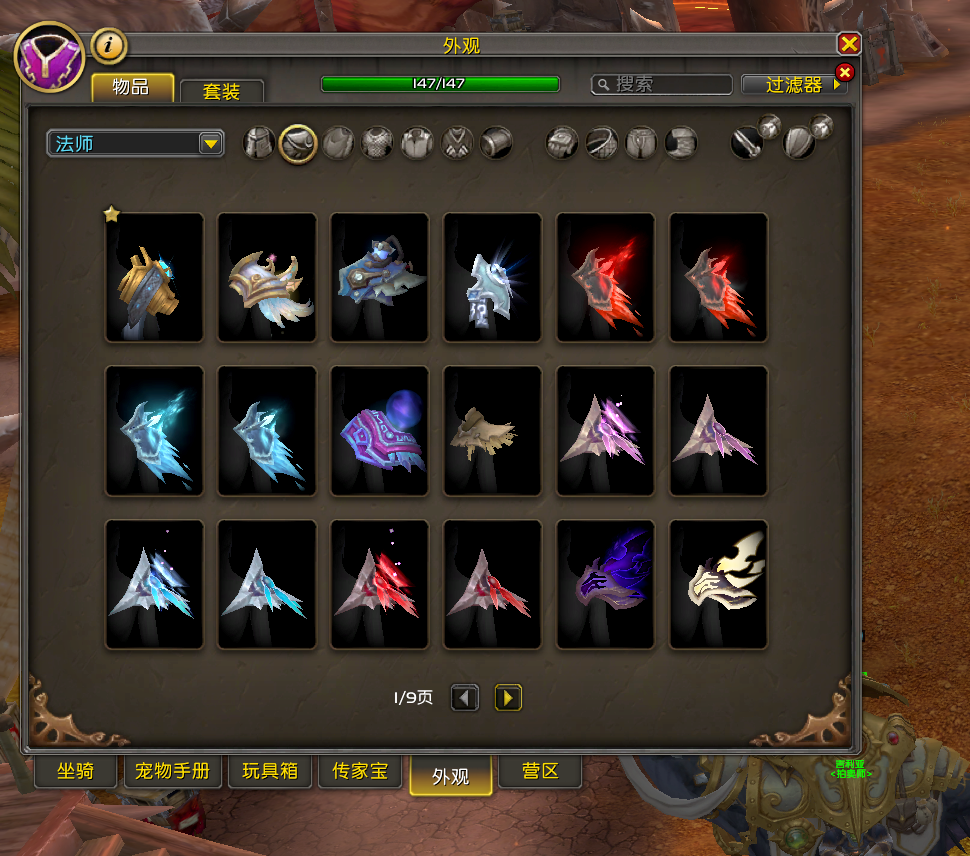Choose the purple orb shoulder appearance
The height and width of the screenshot is (856, 970).
pos(379,430)
